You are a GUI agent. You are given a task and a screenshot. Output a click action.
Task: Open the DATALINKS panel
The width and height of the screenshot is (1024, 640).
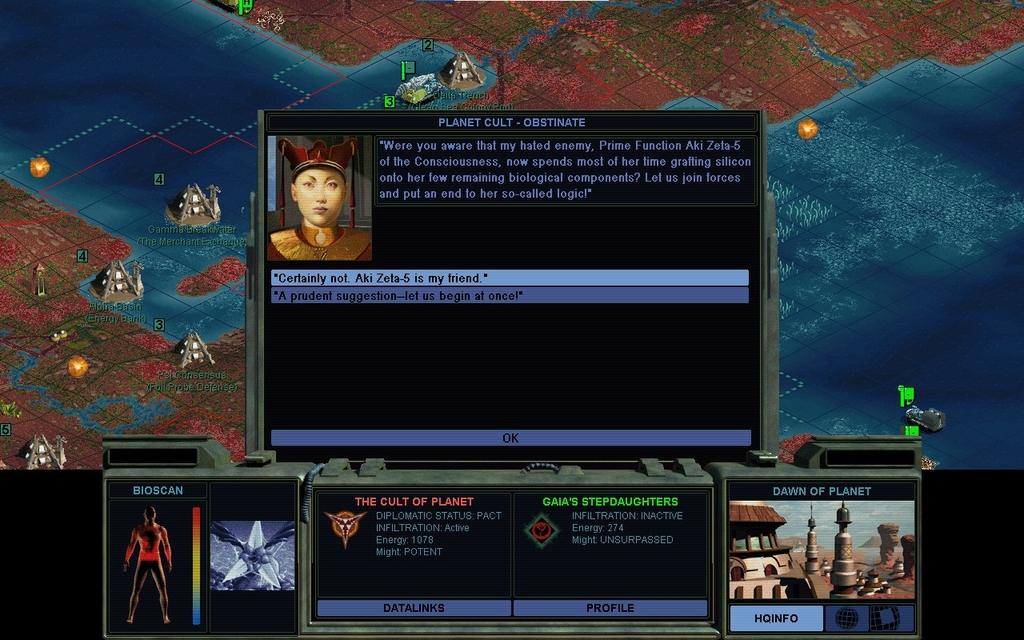(x=413, y=608)
